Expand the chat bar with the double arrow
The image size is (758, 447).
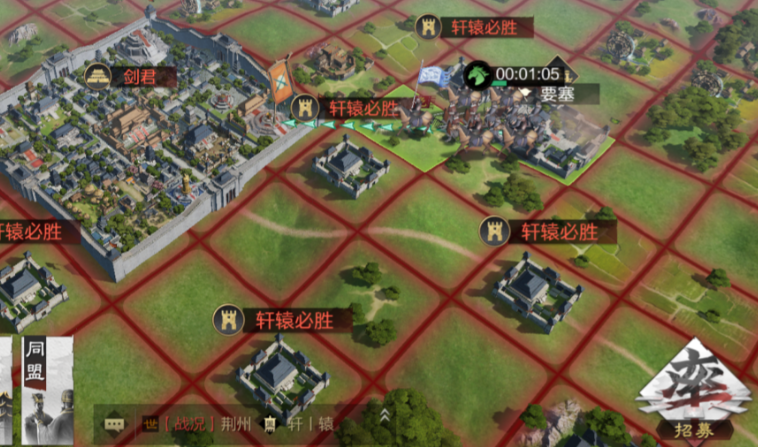click(384, 416)
